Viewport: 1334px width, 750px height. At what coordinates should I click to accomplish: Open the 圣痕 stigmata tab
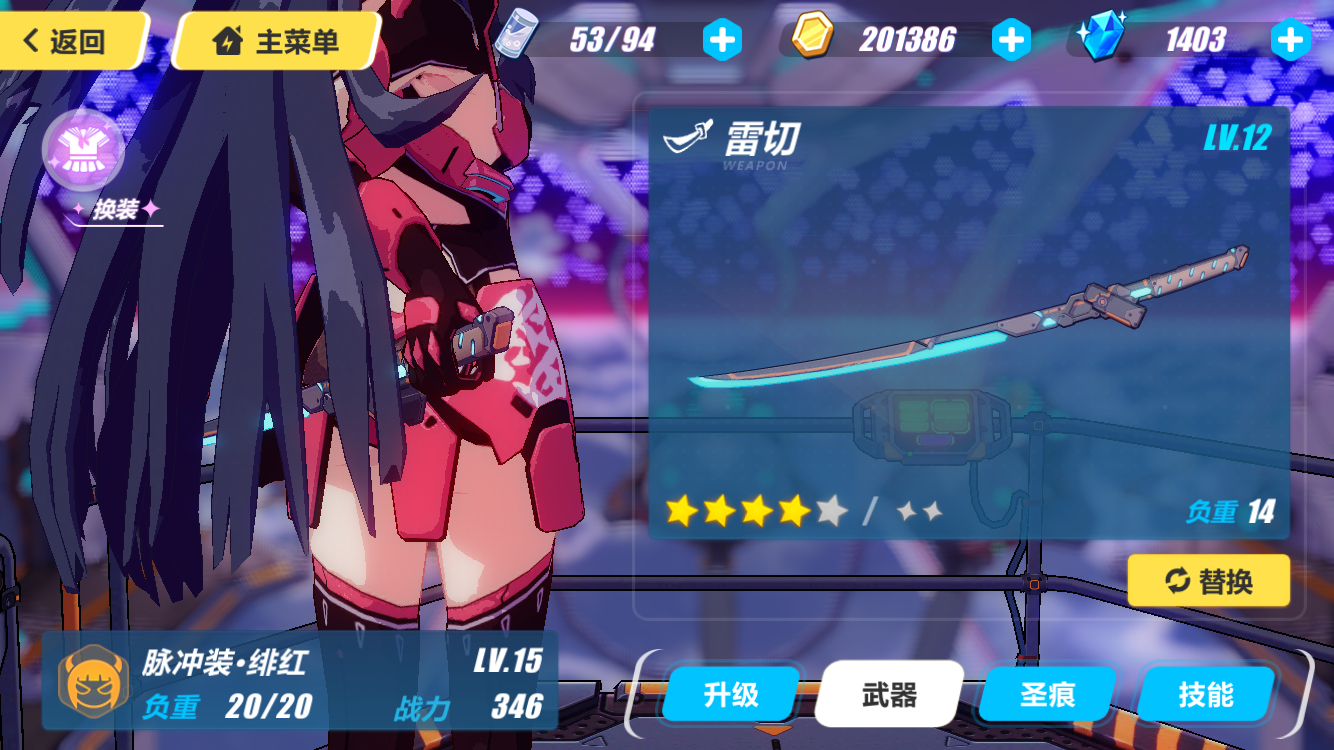click(x=1047, y=694)
